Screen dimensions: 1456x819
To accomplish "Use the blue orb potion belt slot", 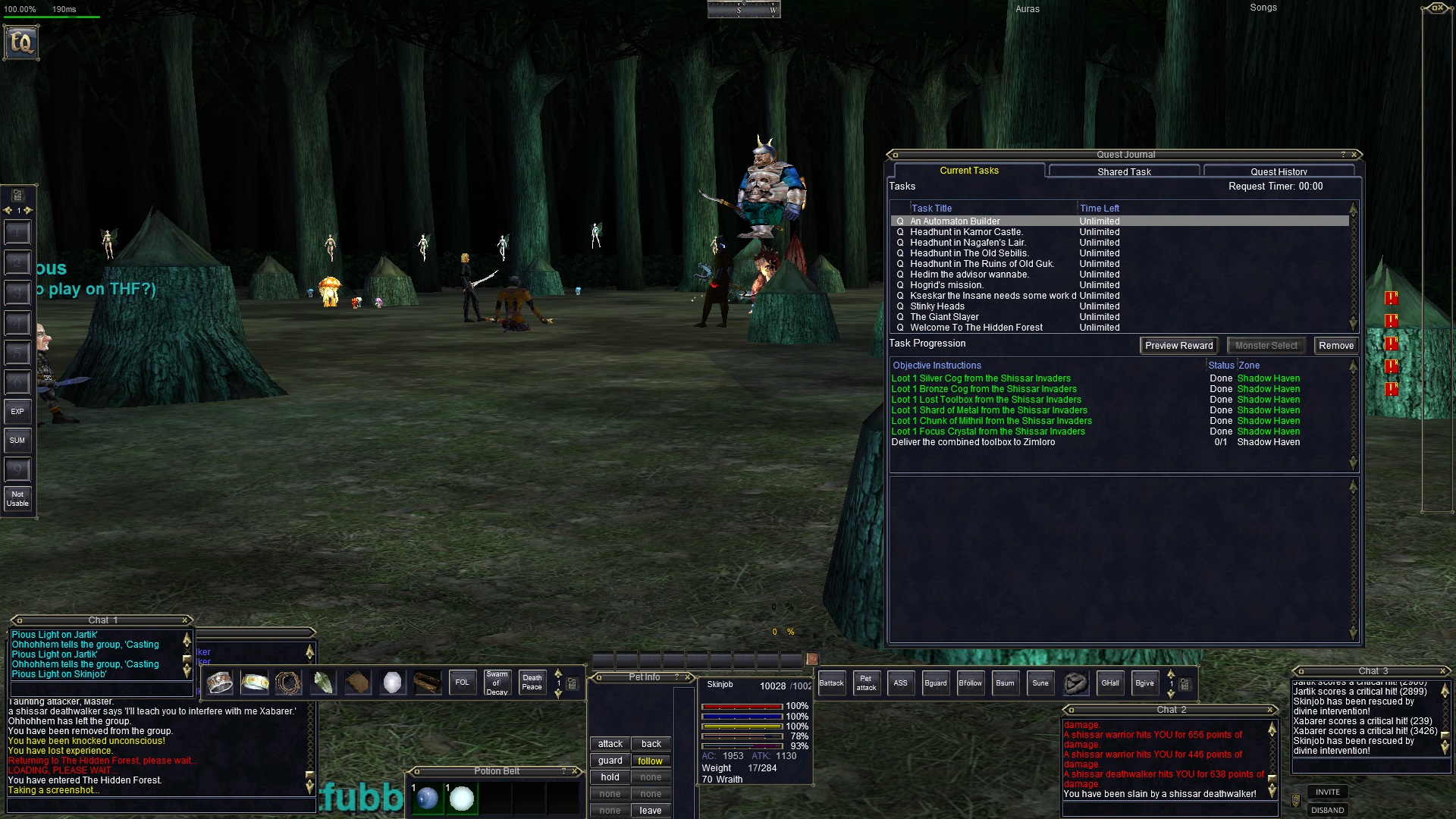I will pyautogui.click(x=428, y=798).
